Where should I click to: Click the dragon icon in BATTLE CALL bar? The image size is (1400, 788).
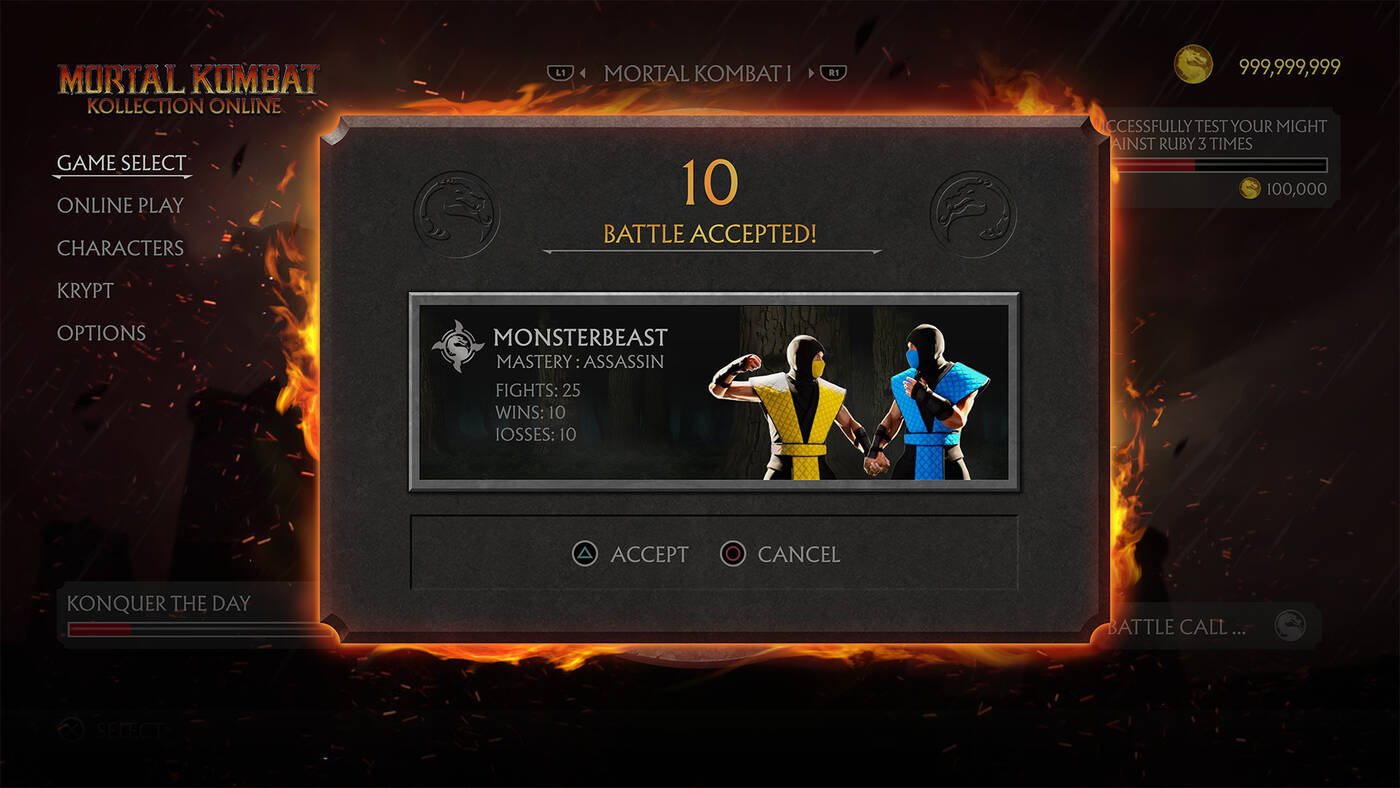[x=1291, y=625]
